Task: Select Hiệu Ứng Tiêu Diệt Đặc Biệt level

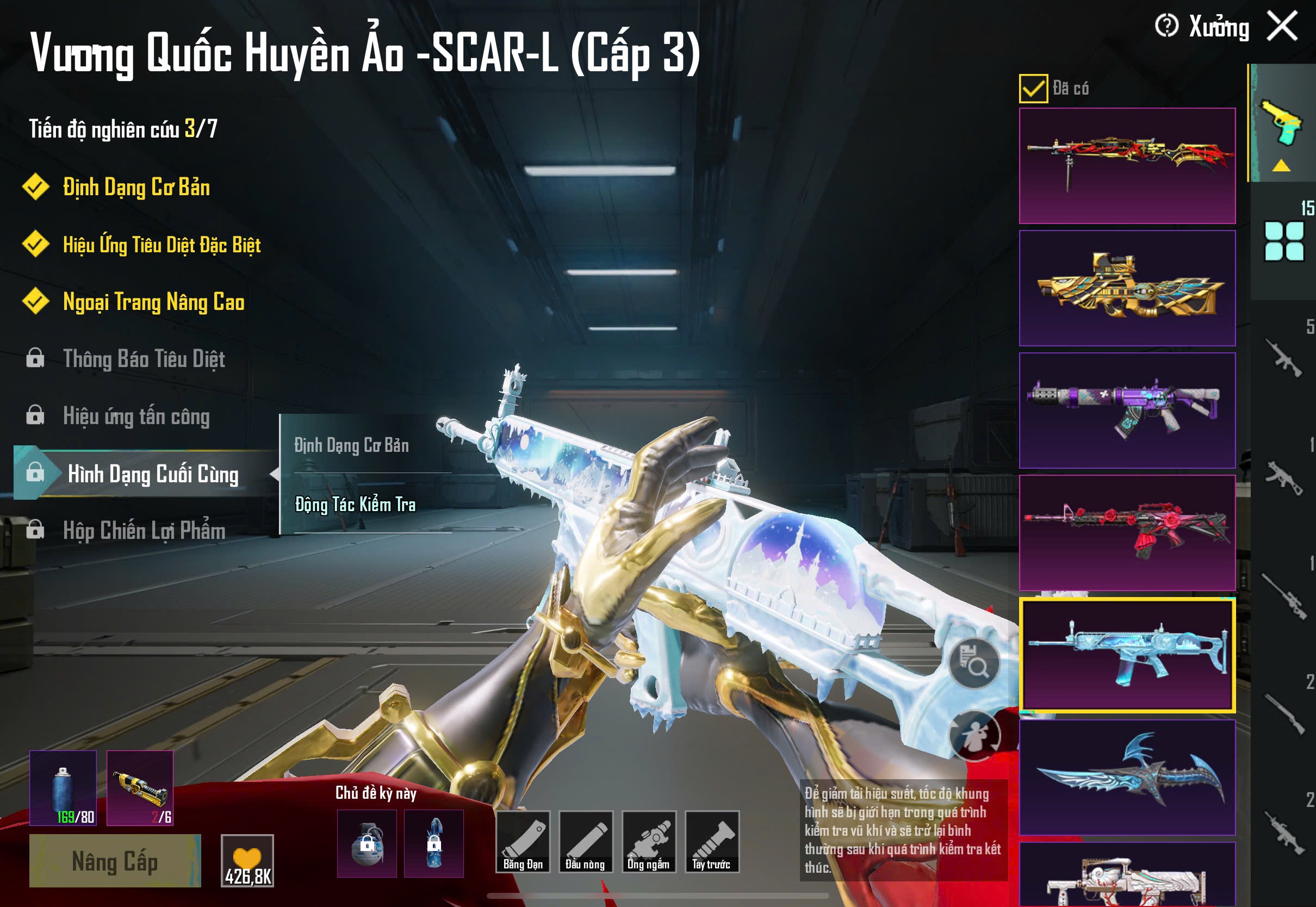Action: [162, 245]
